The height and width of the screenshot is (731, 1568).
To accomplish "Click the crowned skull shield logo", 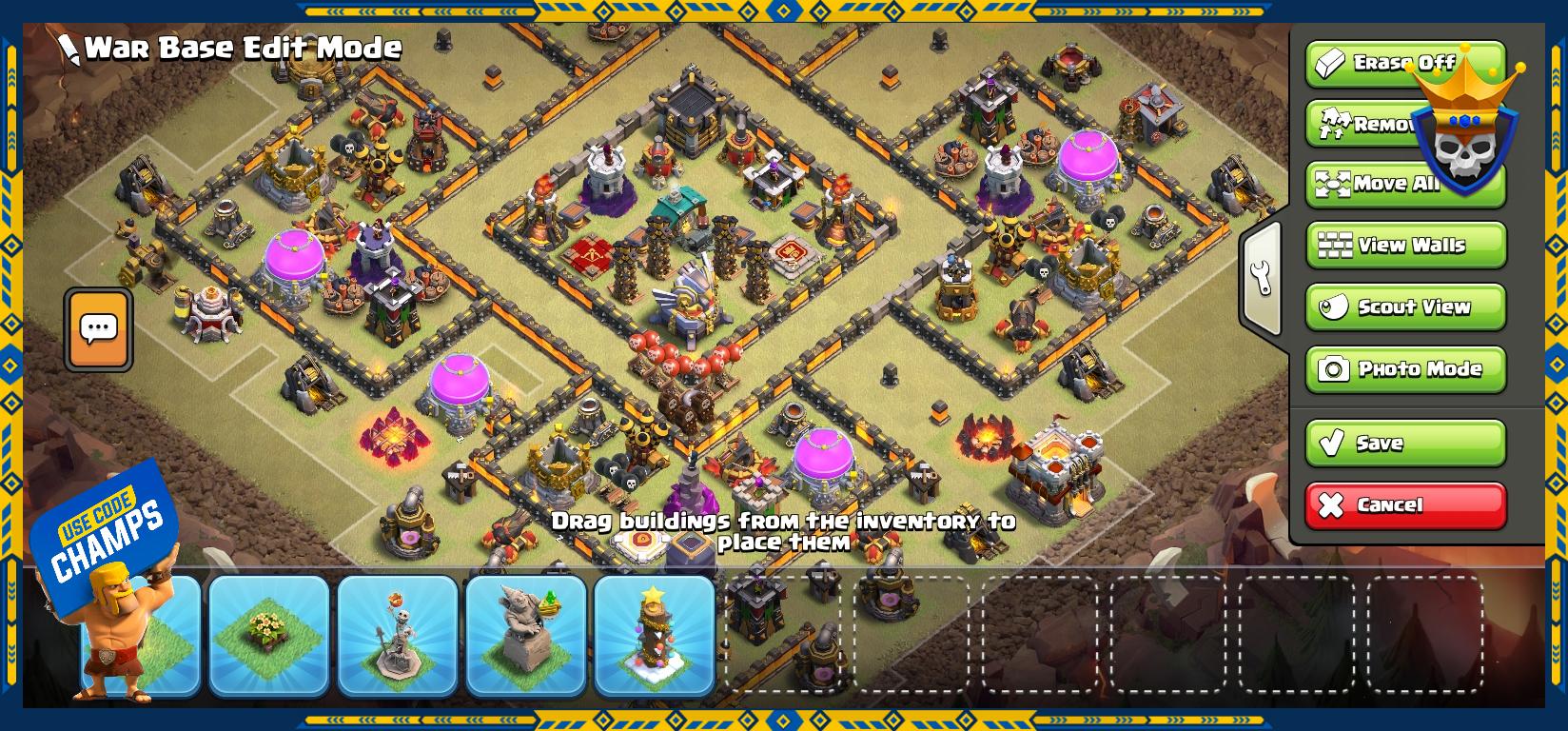I will tap(1463, 124).
